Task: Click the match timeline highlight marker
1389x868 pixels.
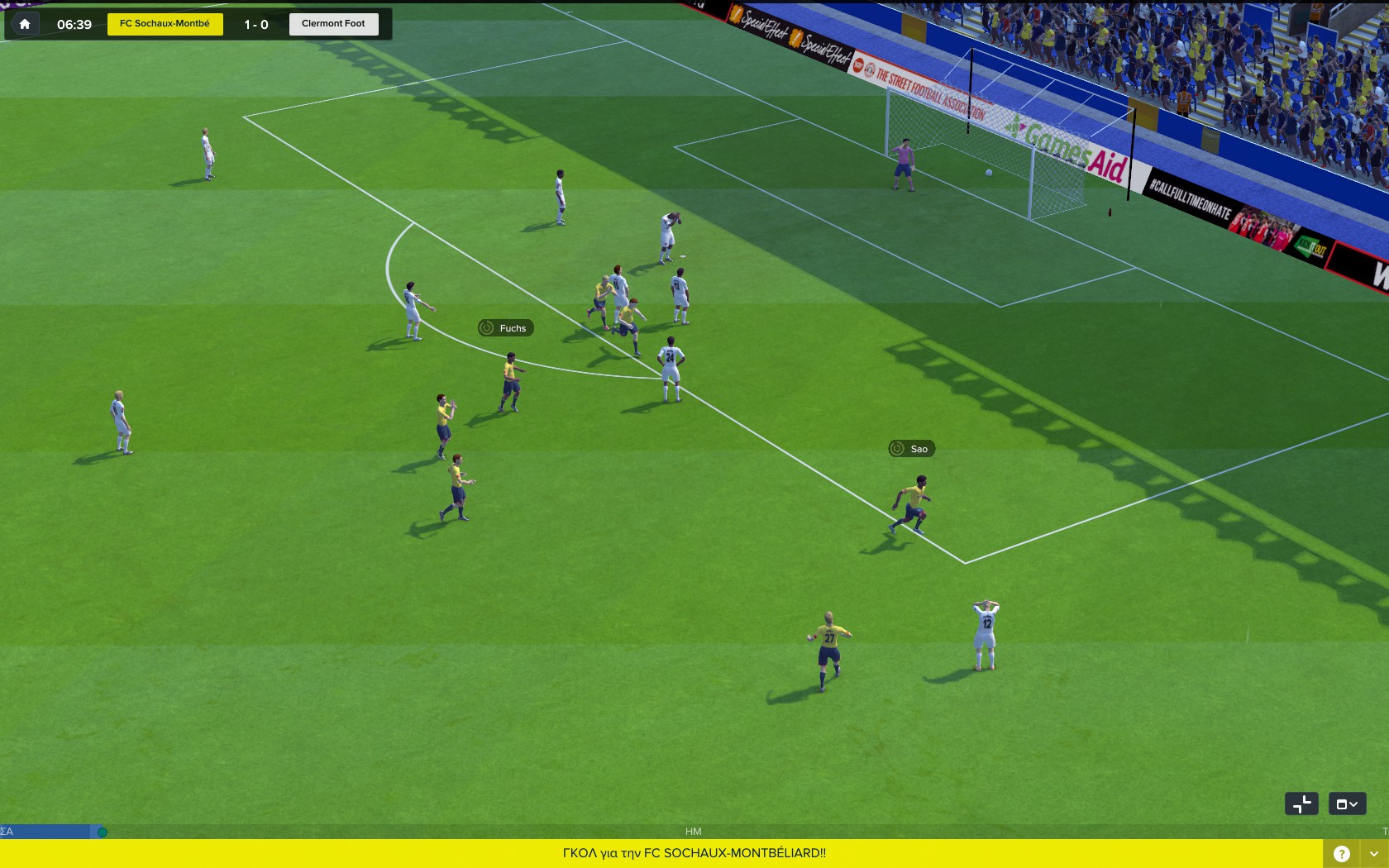Action: [103, 832]
